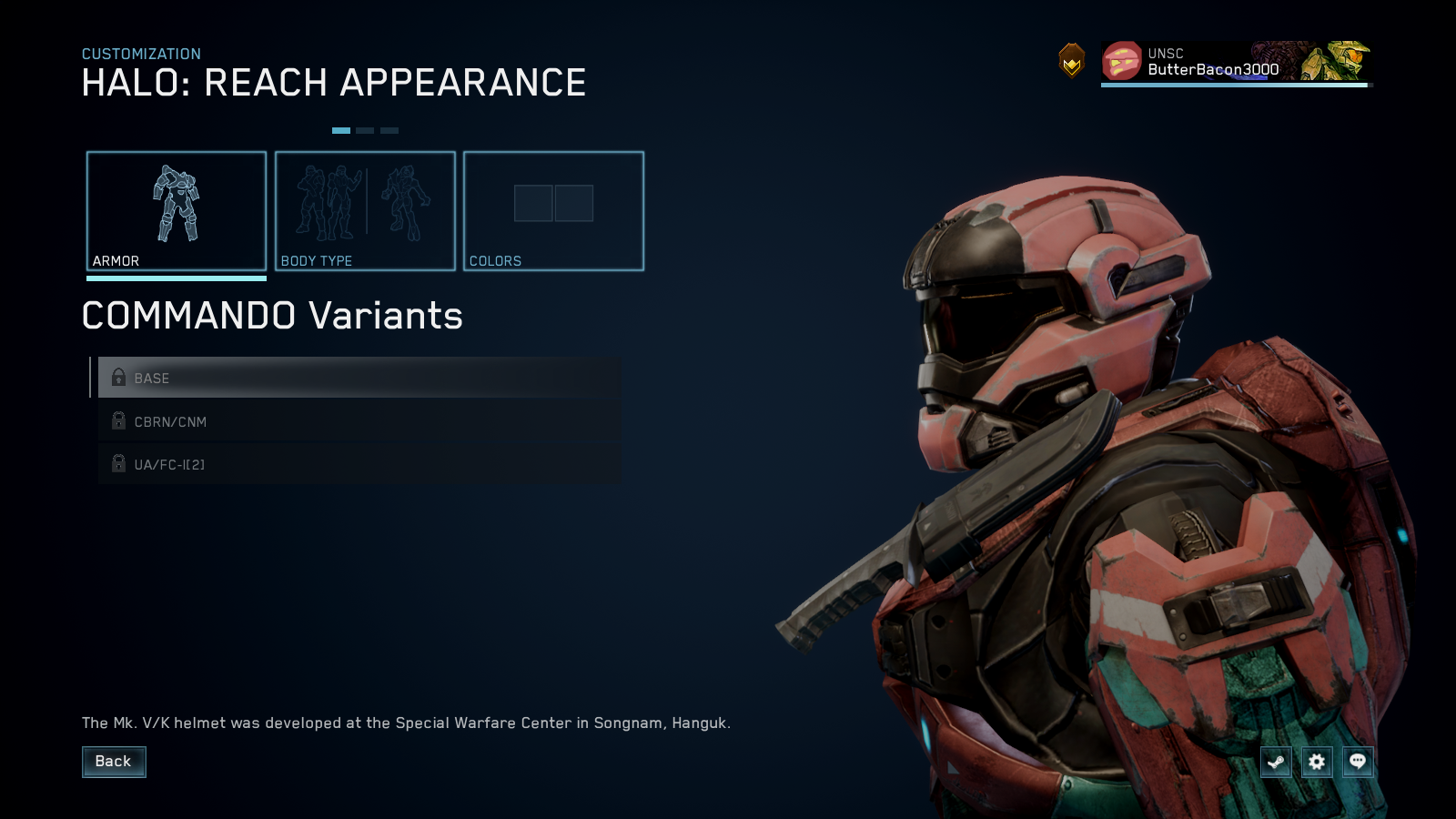The height and width of the screenshot is (819, 1456).
Task: Select the ARMOR tab
Action: tap(177, 211)
